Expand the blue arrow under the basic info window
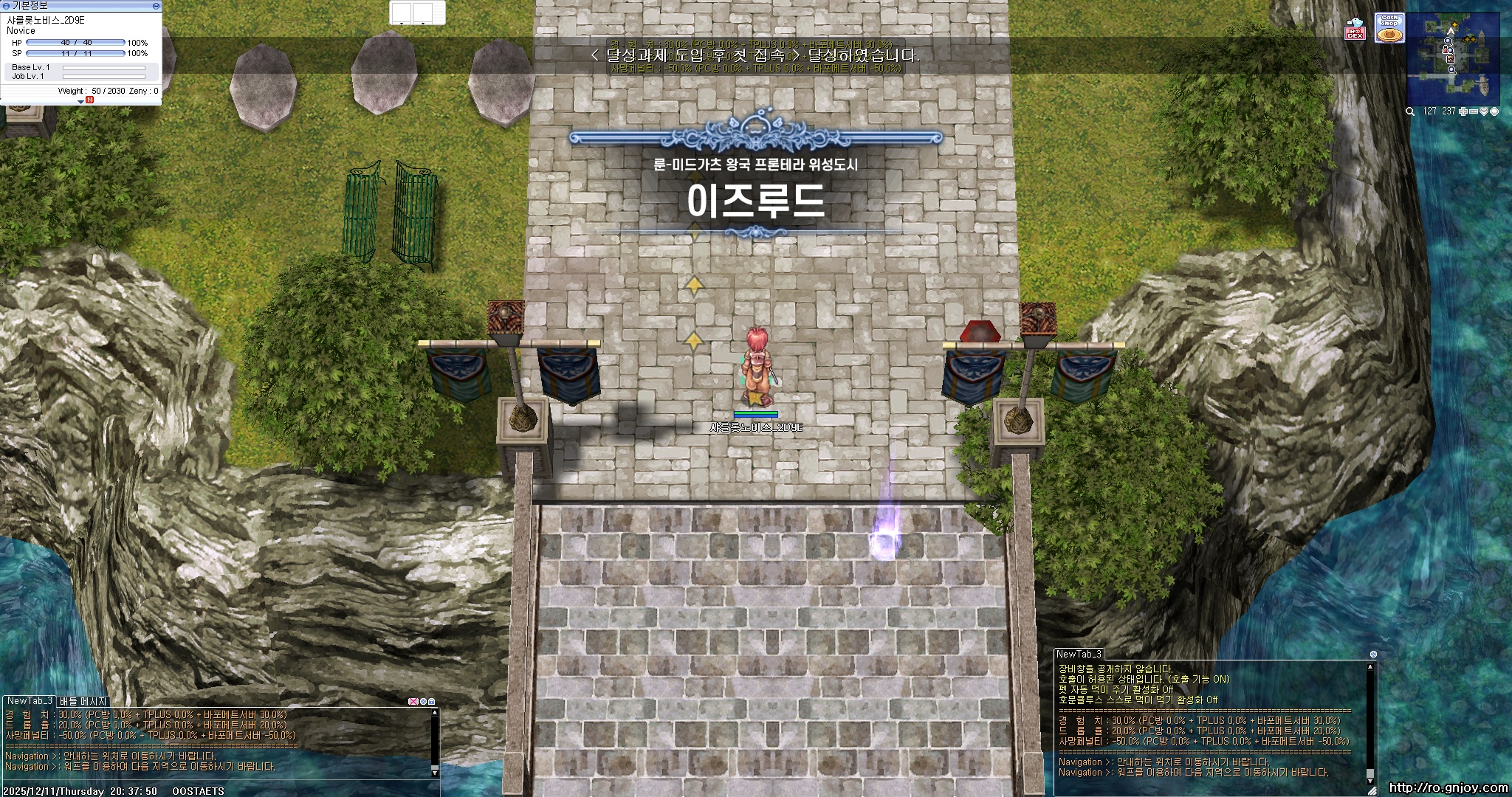Screen dimensions: 1512x797 [81, 103]
